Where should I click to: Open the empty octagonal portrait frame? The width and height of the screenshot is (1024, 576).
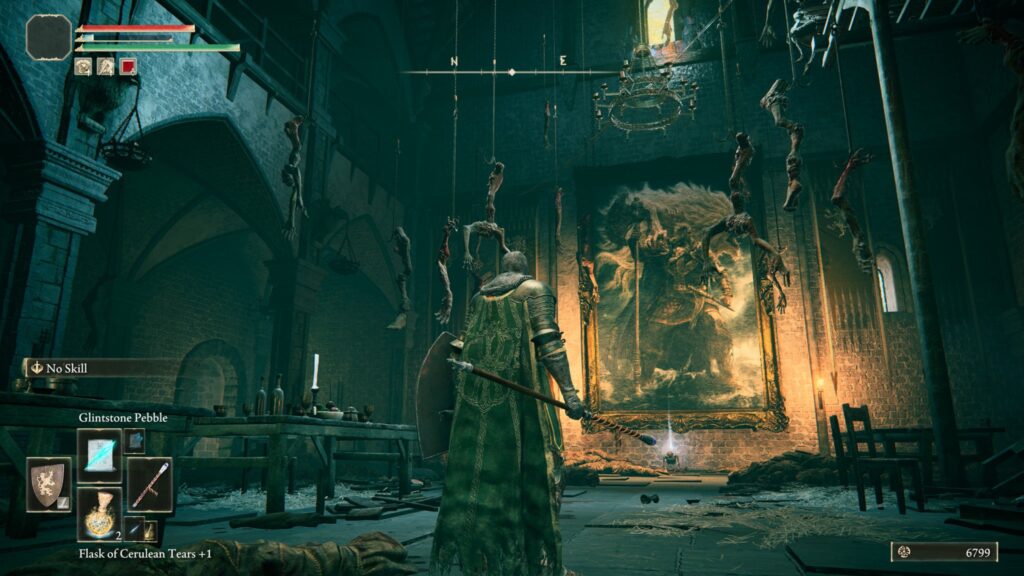coord(48,37)
